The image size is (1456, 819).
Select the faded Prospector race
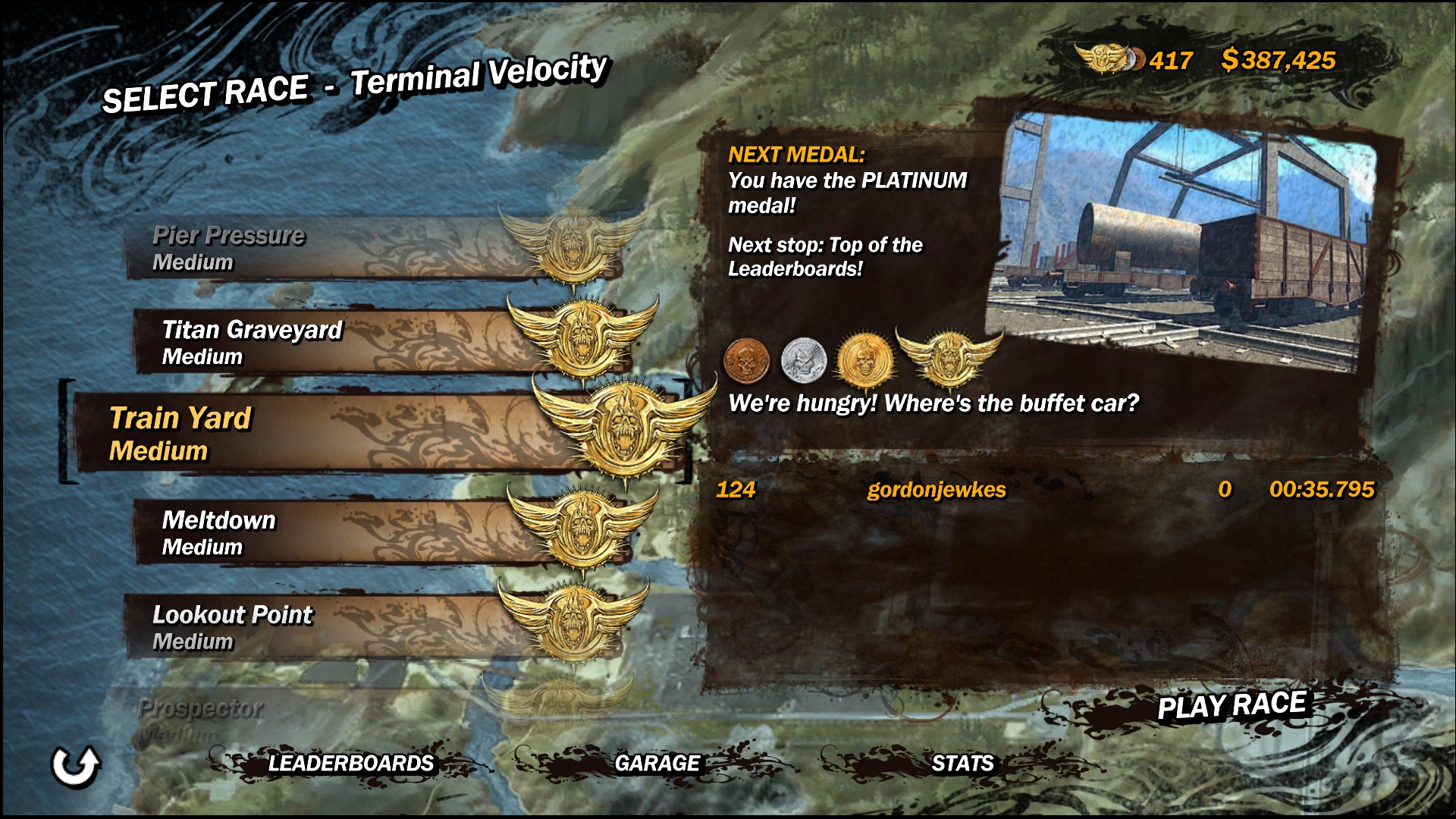click(303, 717)
